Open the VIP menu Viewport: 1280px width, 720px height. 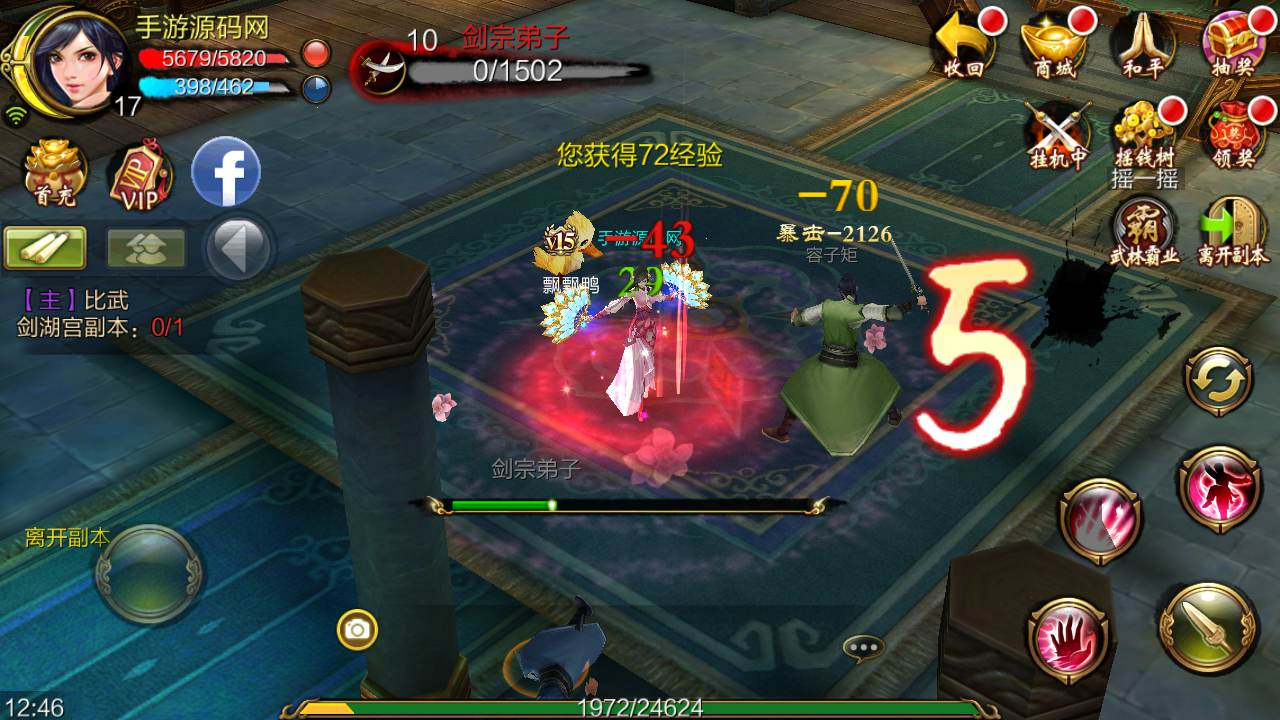pyautogui.click(x=139, y=176)
